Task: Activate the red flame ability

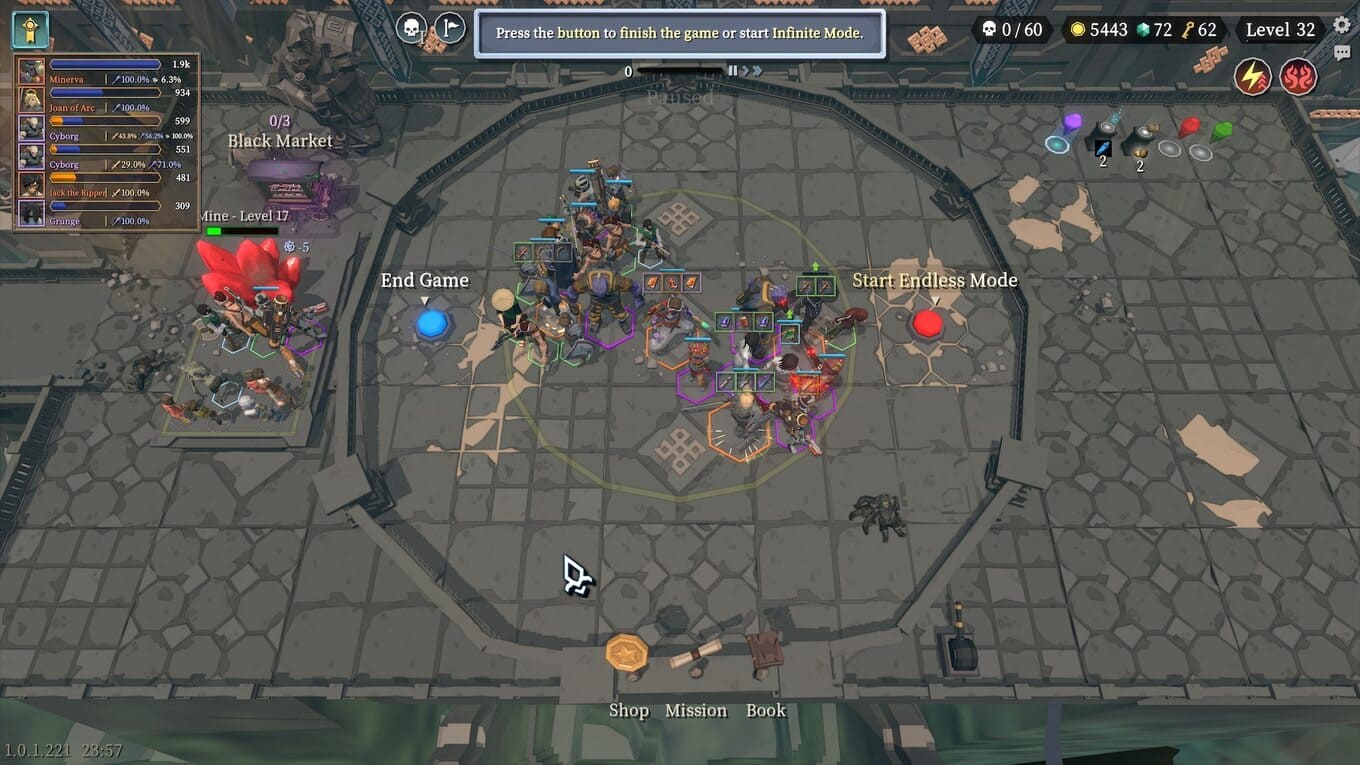Action: [1298, 77]
